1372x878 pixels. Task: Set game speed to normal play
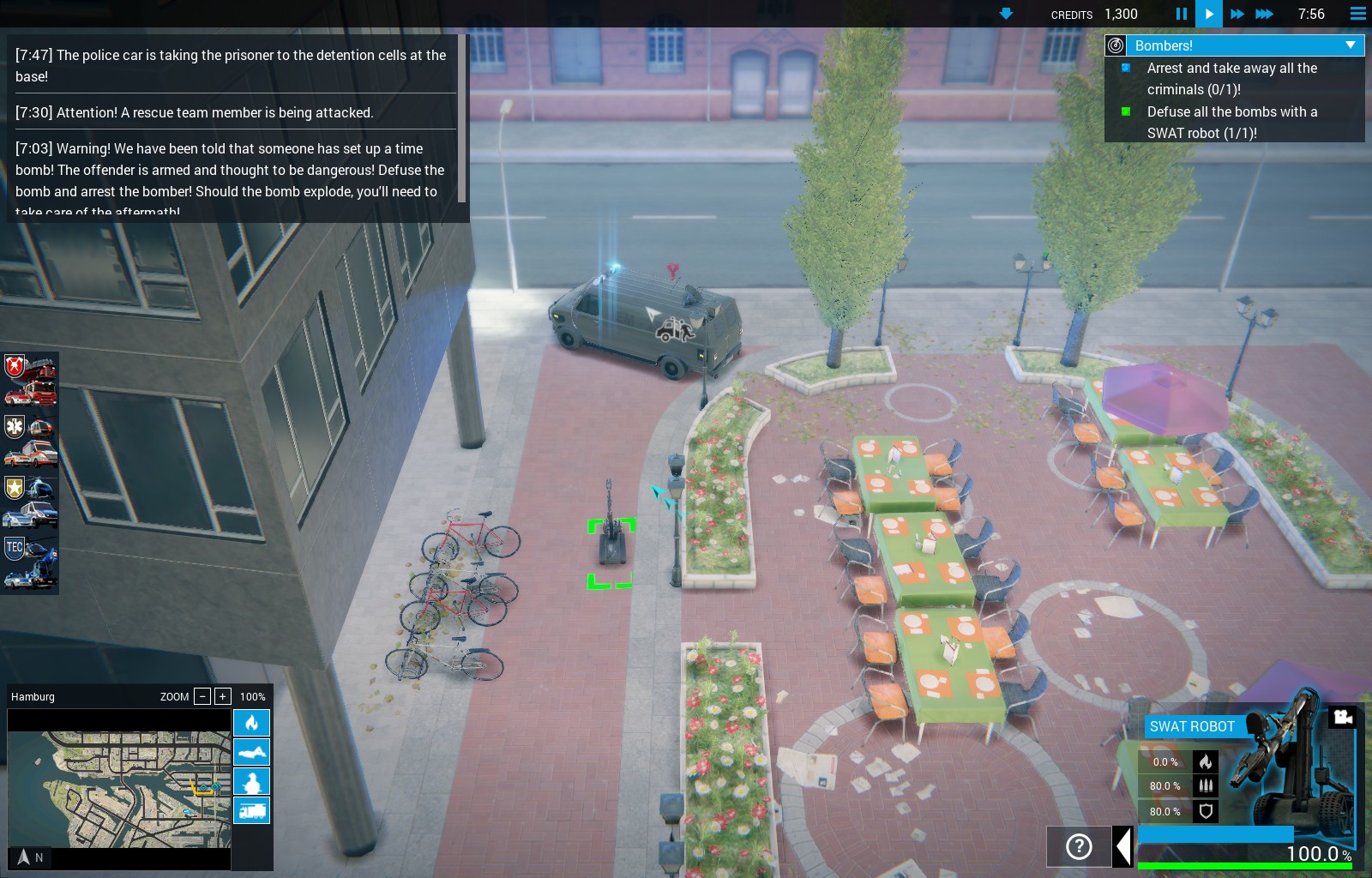tap(1209, 14)
